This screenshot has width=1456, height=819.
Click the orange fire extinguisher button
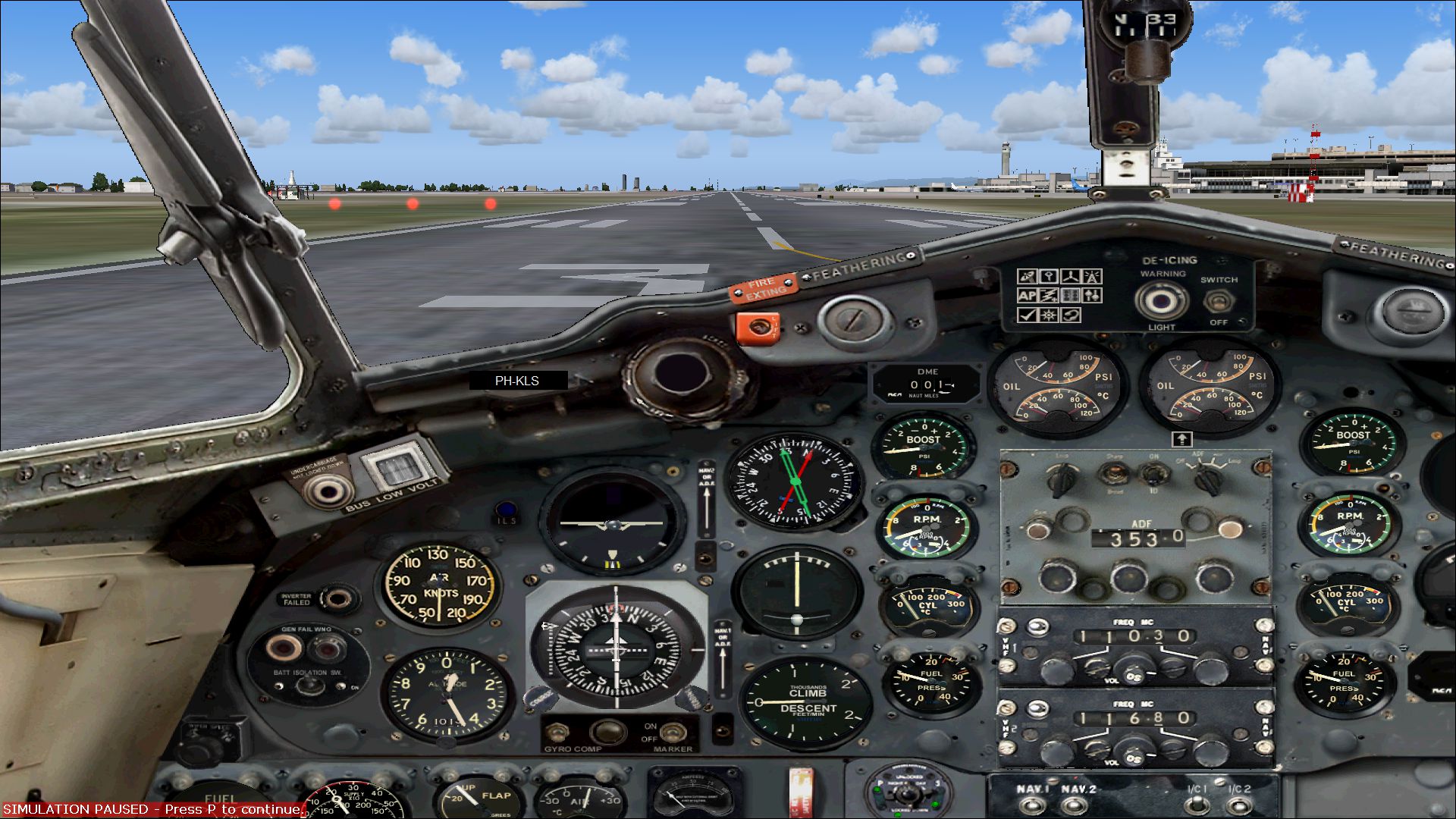[x=758, y=328]
